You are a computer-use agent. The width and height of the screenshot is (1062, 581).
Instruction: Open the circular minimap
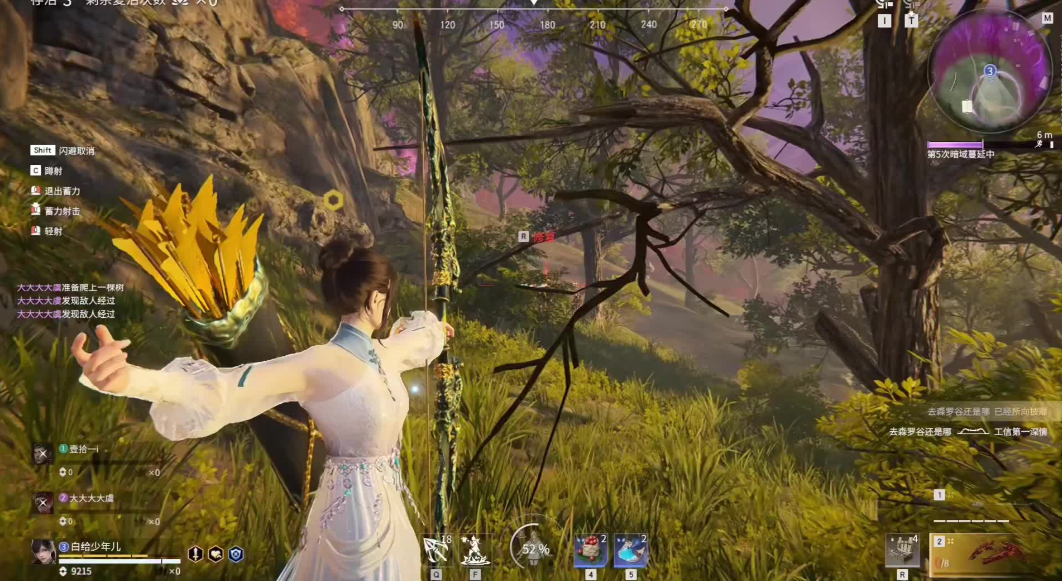[x=989, y=72]
